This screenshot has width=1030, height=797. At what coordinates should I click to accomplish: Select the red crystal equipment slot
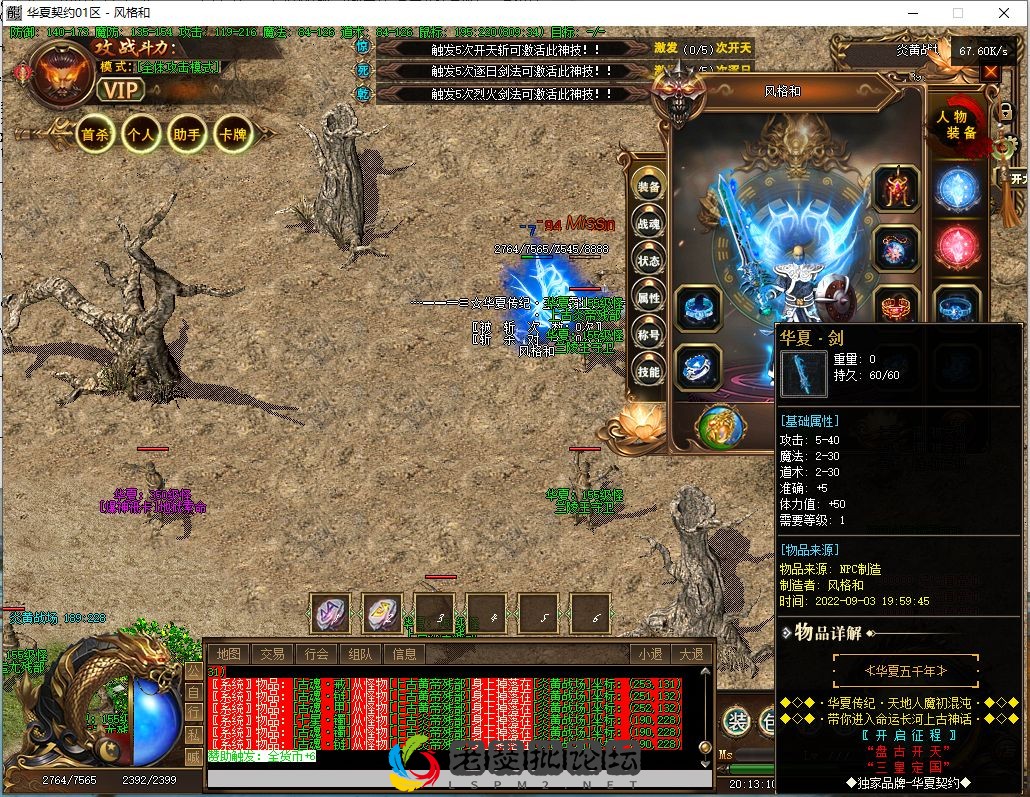coord(956,247)
